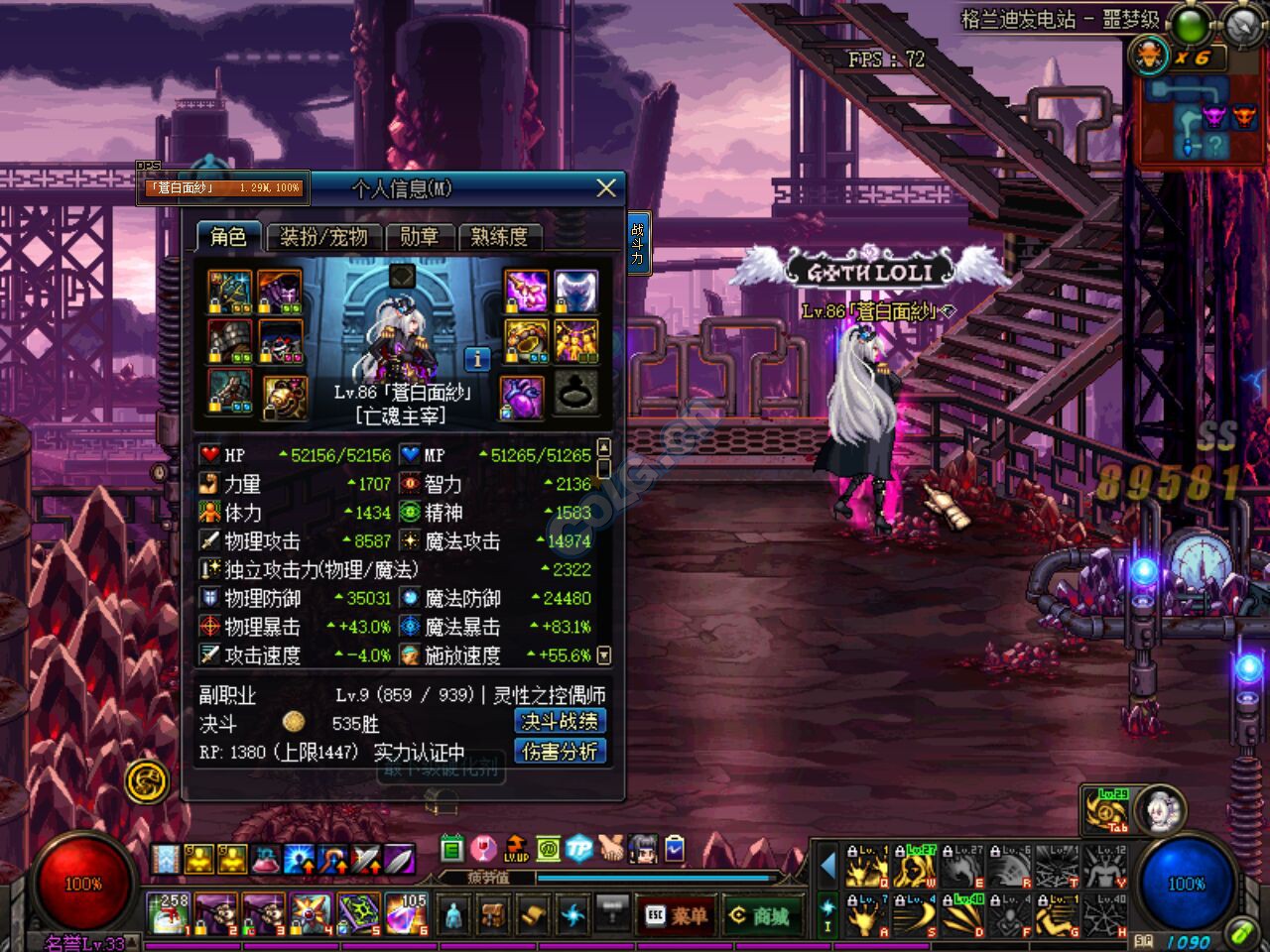1270x952 pixels.
Task: Toggle the lock on the top-left equipment slot
Action: tap(215, 306)
